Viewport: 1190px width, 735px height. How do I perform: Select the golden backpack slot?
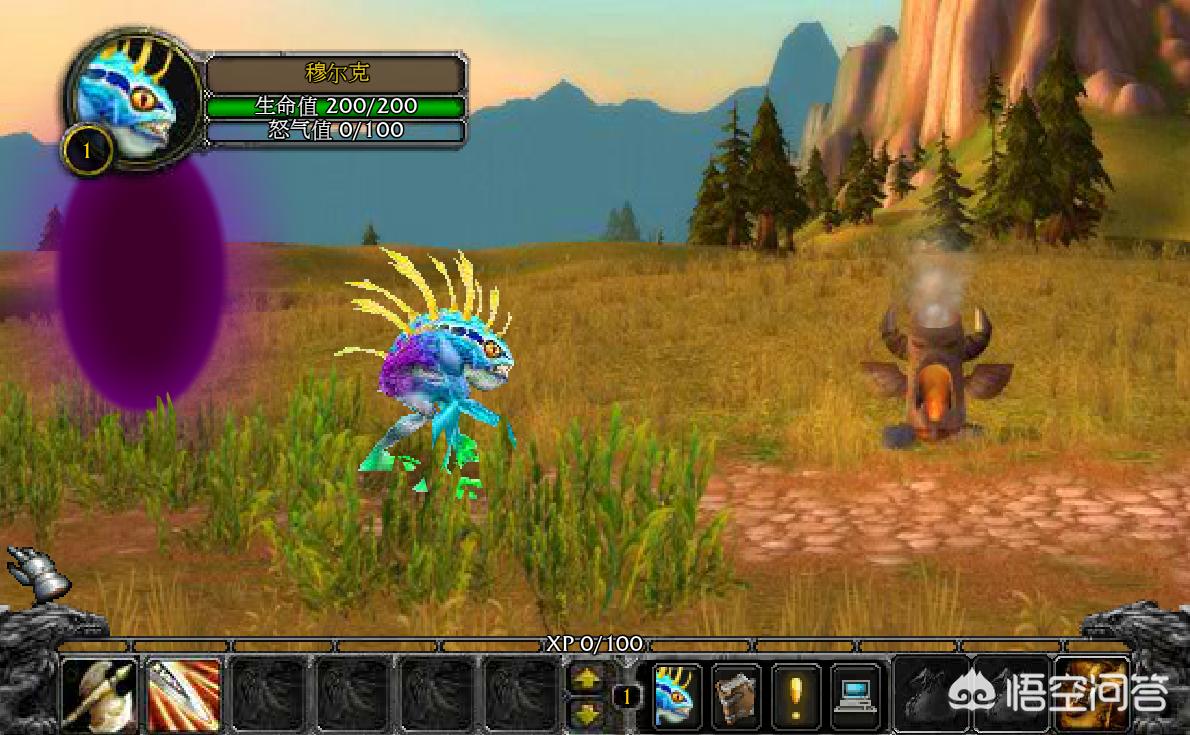1093,693
